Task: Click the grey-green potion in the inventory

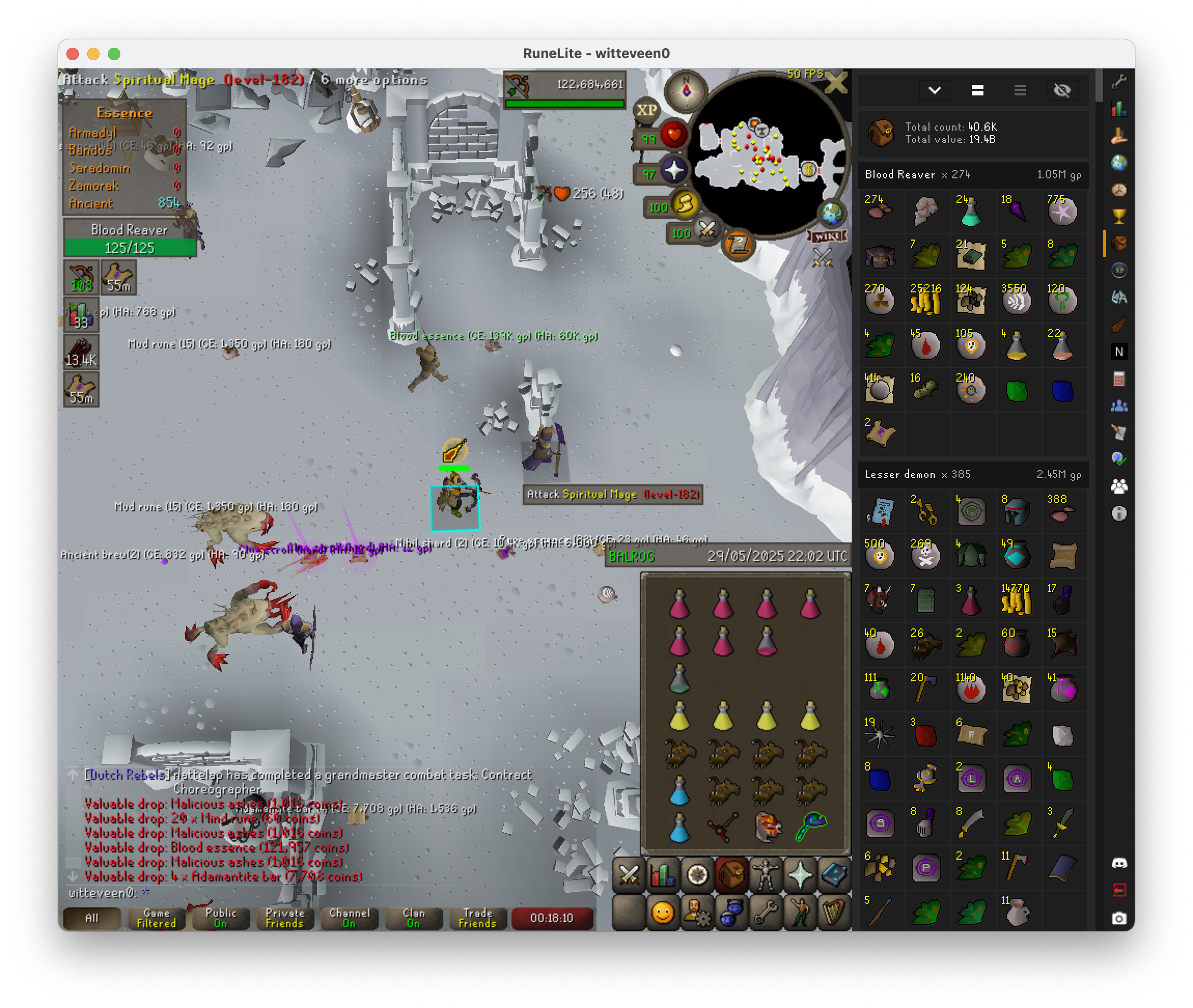Action: click(x=679, y=678)
